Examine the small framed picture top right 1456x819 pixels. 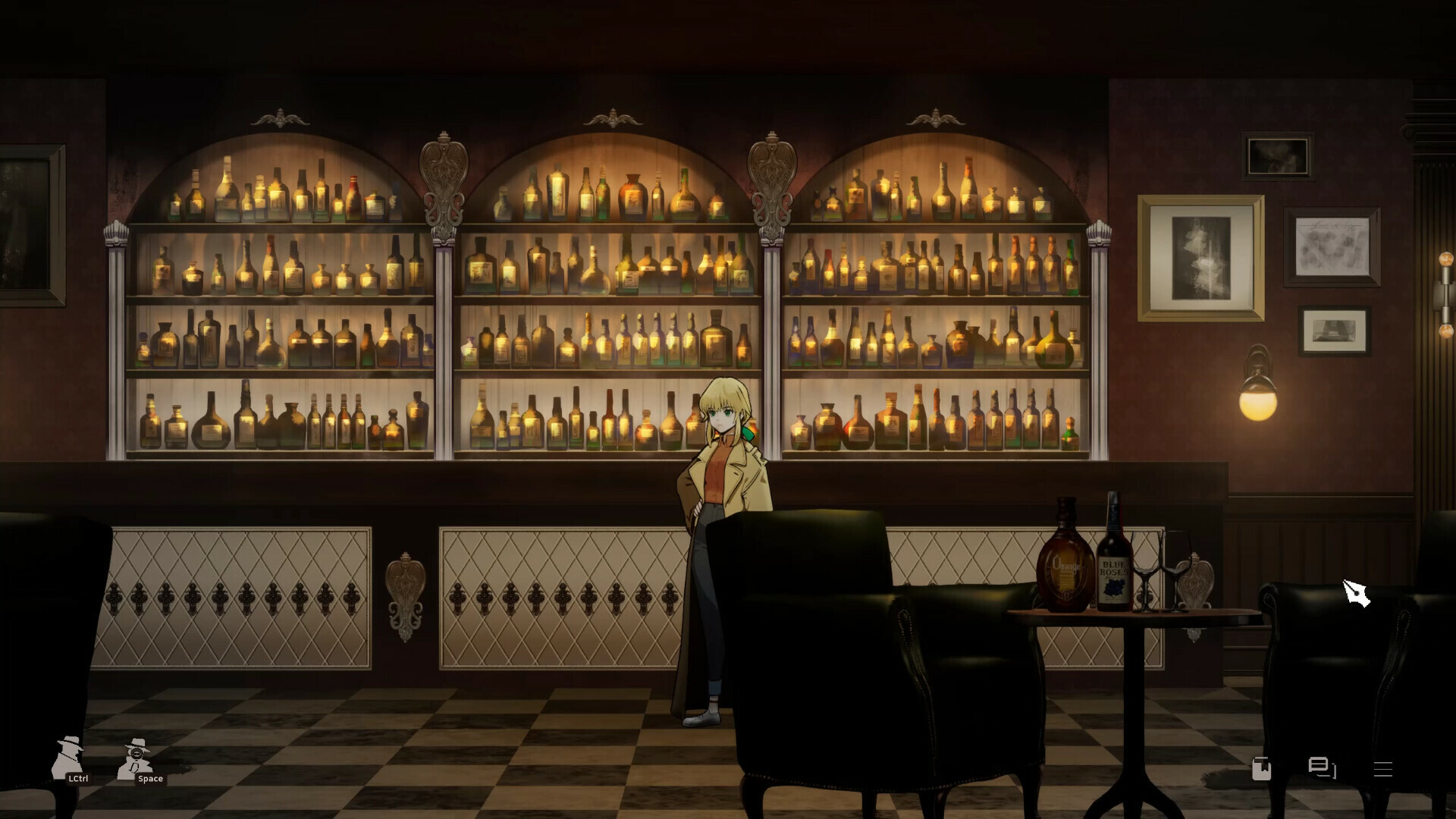(1278, 155)
